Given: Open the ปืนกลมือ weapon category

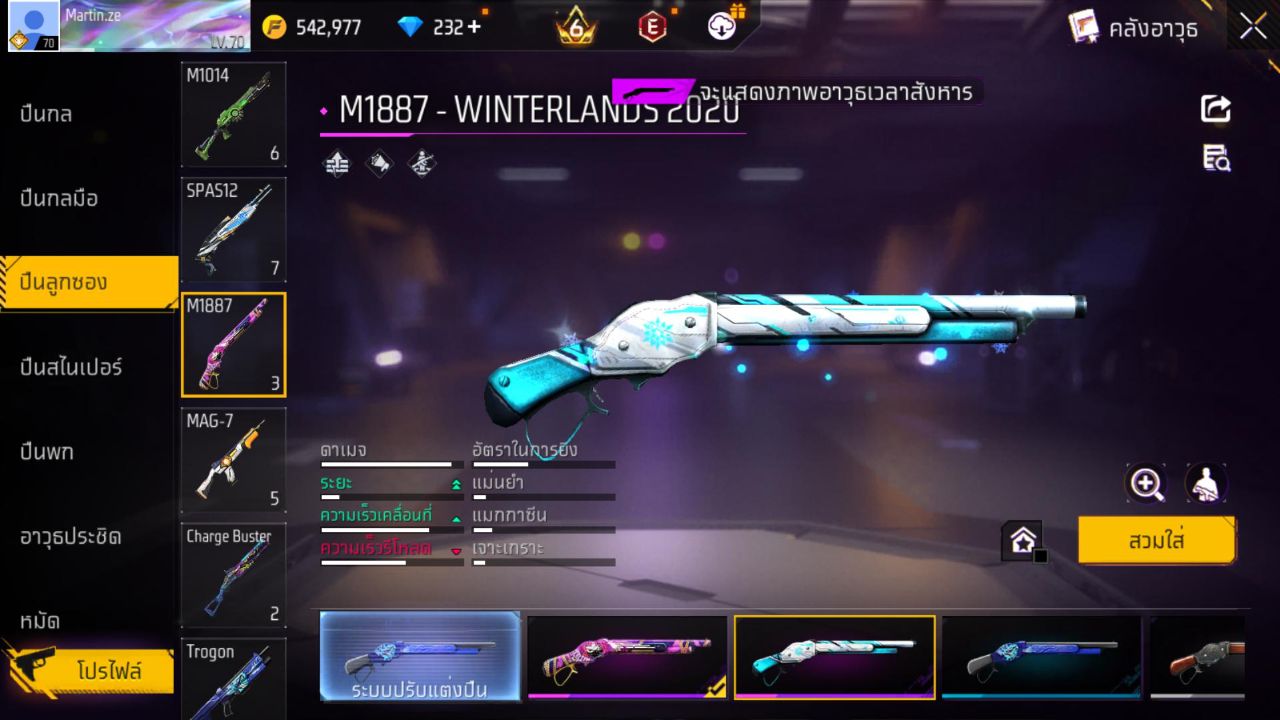Looking at the screenshot, I should [x=60, y=199].
